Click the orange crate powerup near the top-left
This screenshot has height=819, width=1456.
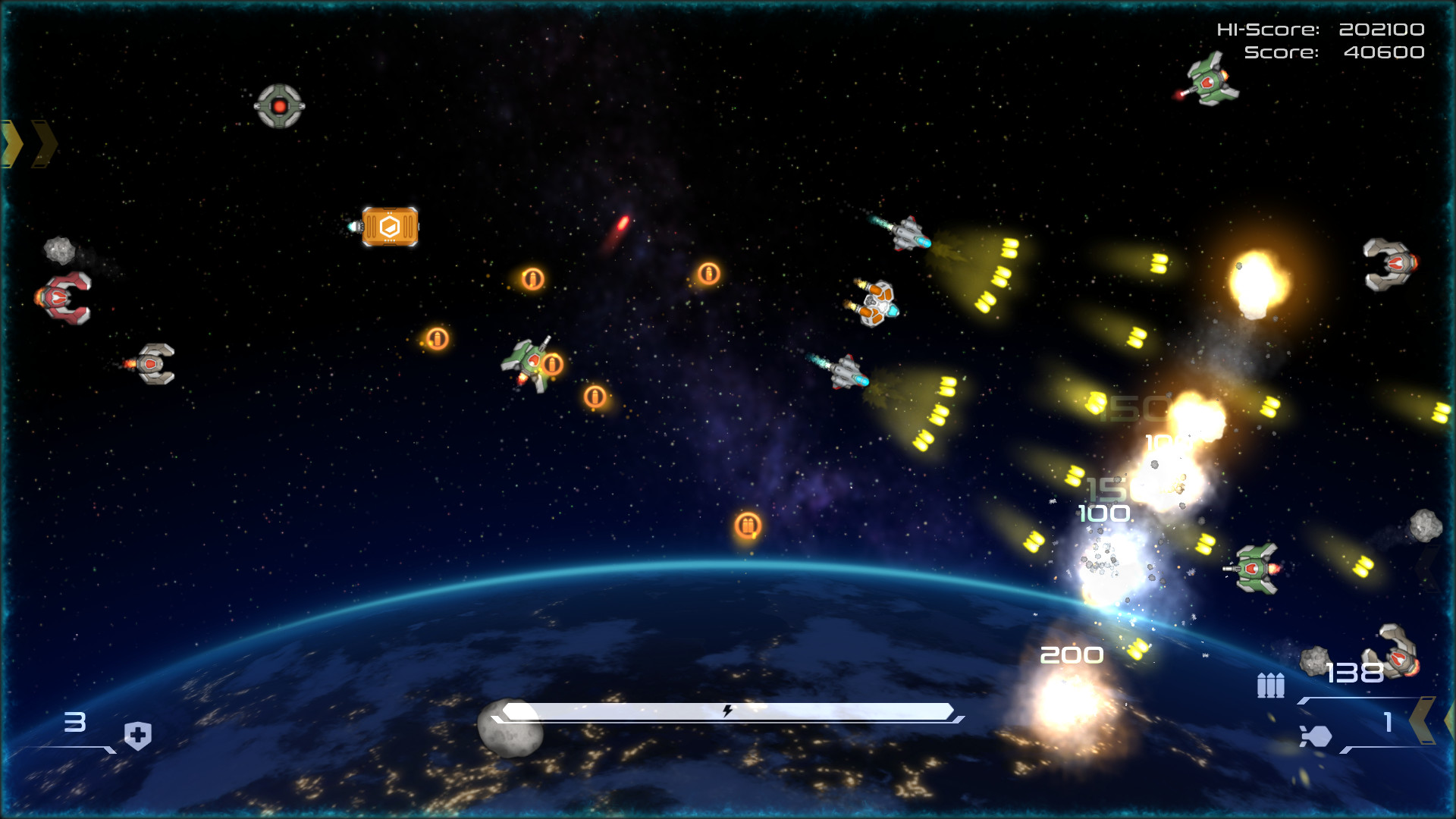tap(391, 225)
